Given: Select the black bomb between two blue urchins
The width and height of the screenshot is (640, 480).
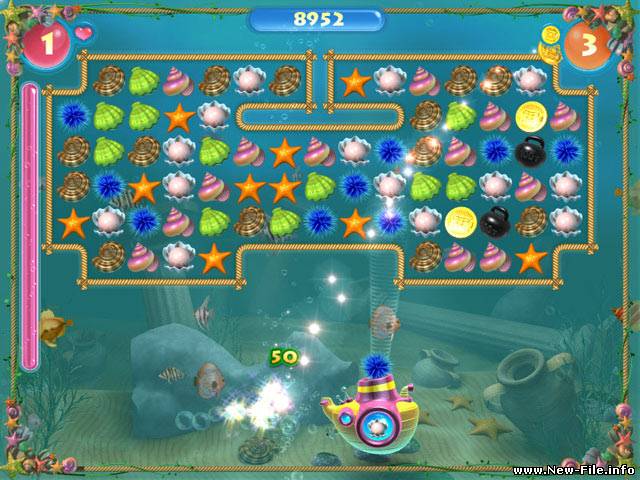Looking at the screenshot, I should [x=531, y=151].
